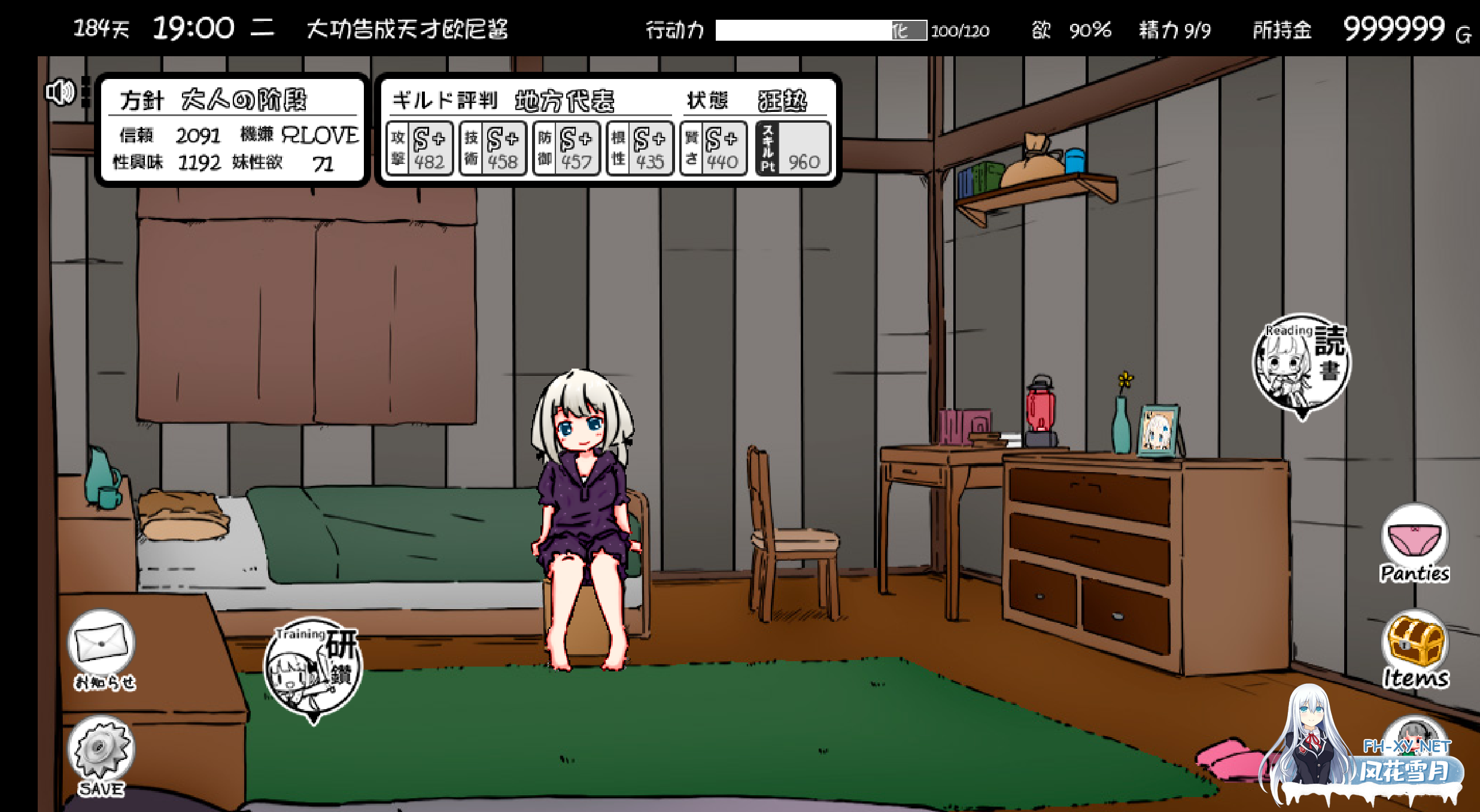Select the guts stat box showing 435
This screenshot has width=1480, height=812.
640,149
